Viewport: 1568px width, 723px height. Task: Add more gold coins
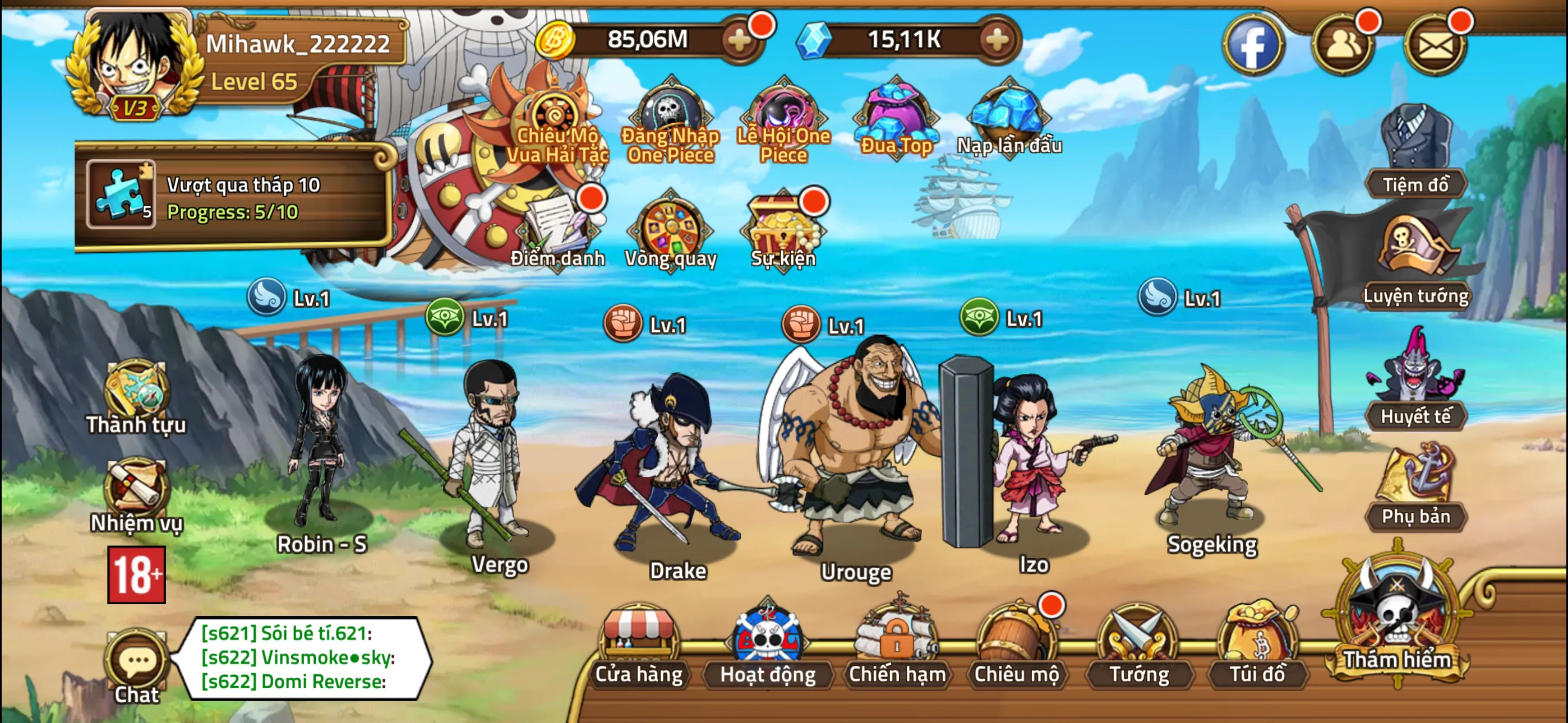[740, 41]
